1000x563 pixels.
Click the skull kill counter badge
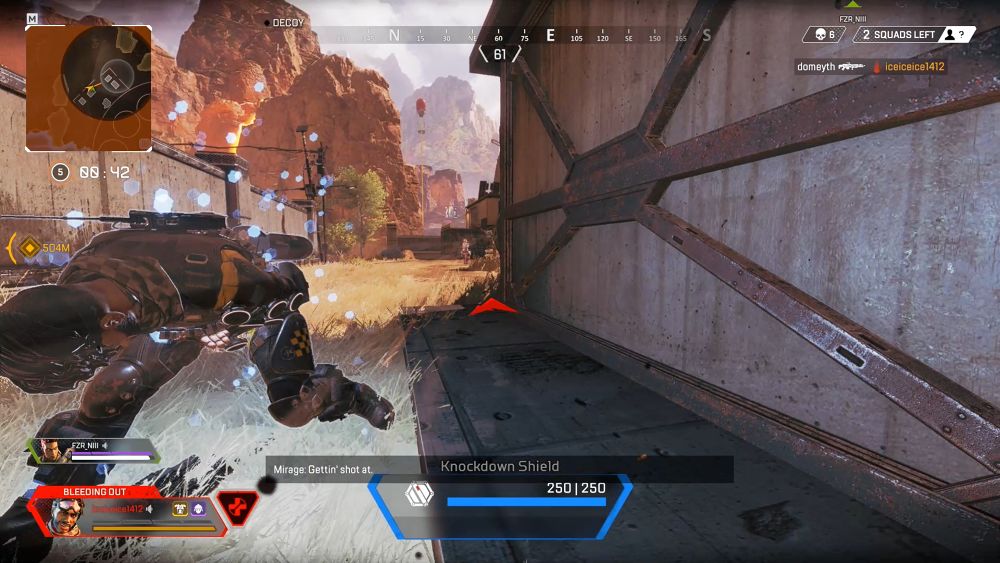(824, 35)
